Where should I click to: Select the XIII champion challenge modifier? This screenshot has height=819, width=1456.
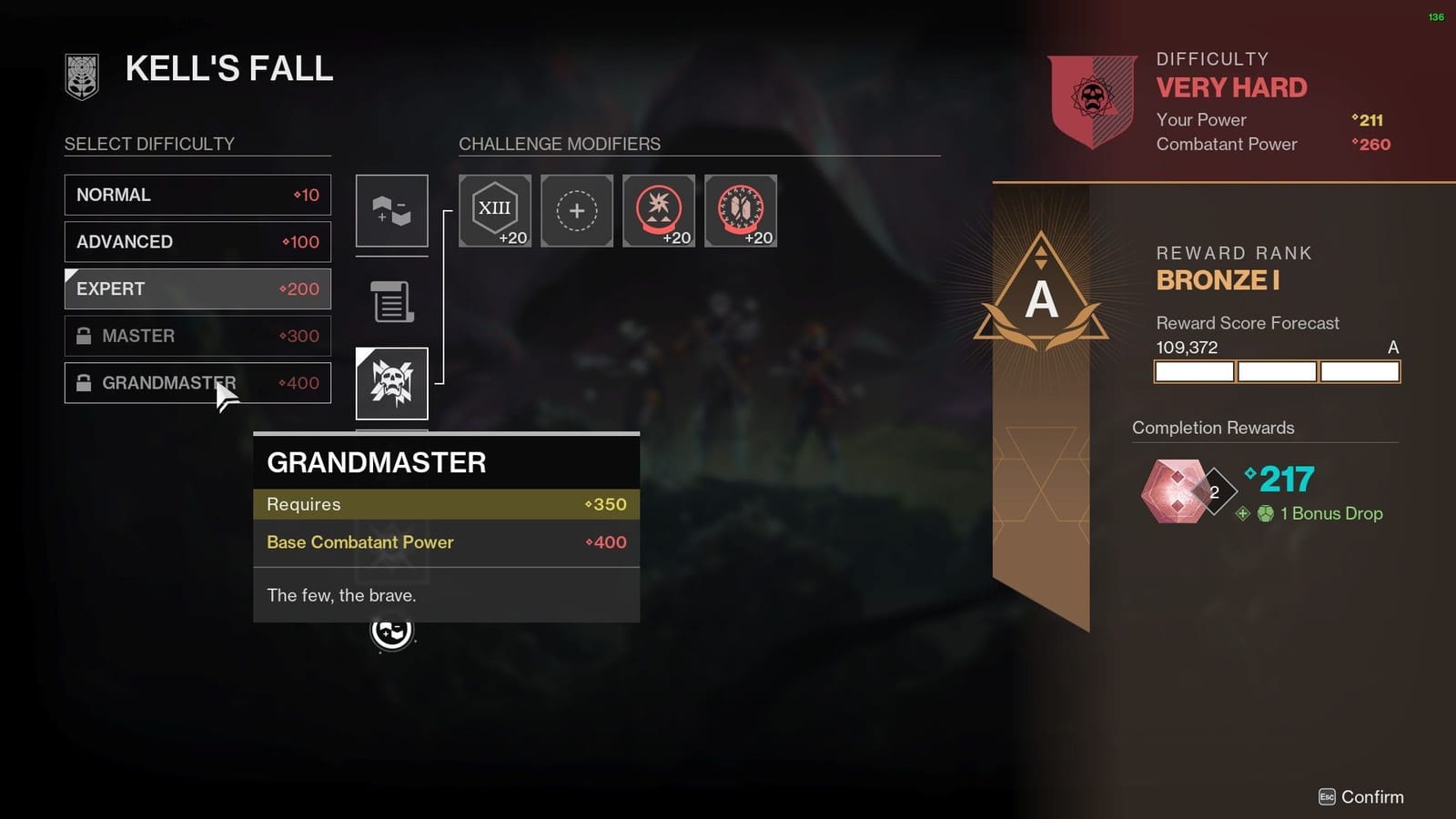point(494,210)
